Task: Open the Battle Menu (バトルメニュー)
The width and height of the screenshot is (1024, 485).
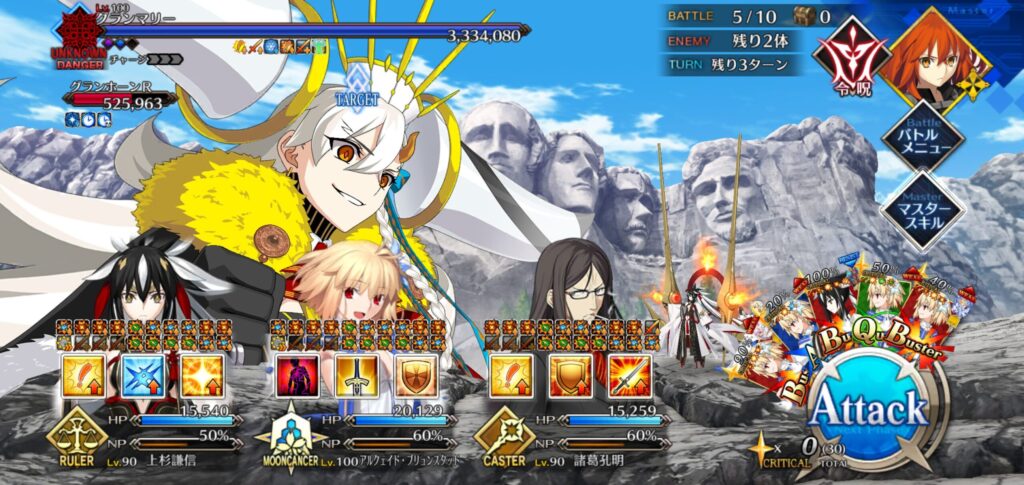Action: coord(916,134)
